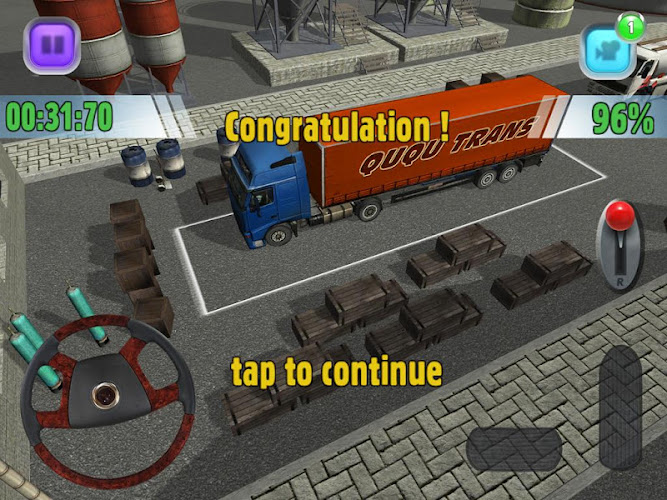Hit the wide brake pedal
Image resolution: width=667 pixels, height=500 pixels.
pos(514,450)
